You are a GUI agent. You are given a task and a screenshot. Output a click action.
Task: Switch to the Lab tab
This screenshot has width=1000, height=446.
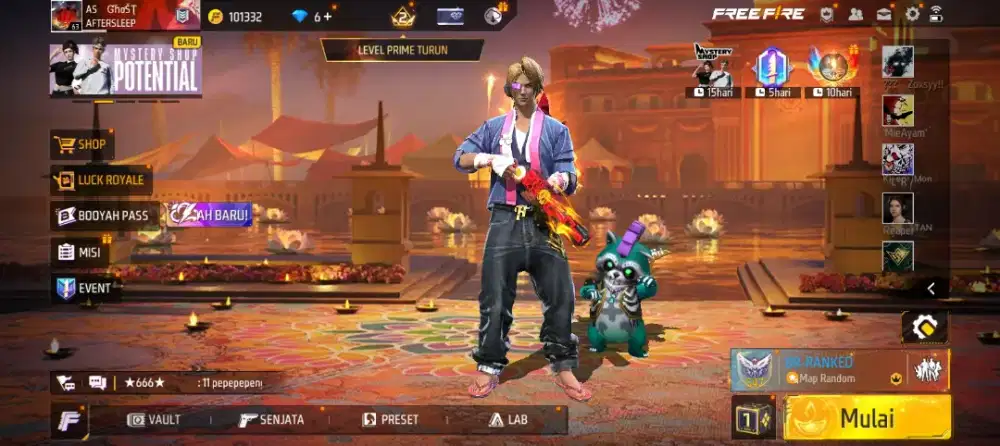pyautogui.click(x=504, y=420)
